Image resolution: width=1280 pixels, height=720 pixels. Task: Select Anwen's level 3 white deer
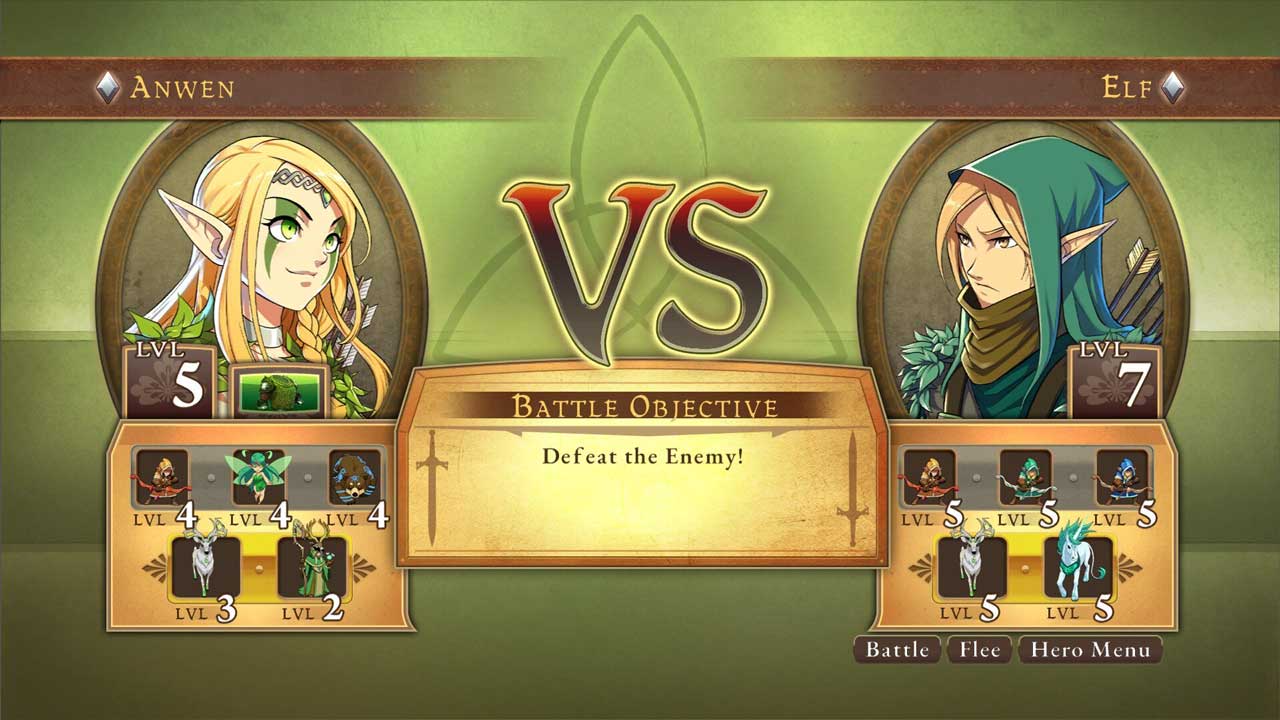click(207, 565)
